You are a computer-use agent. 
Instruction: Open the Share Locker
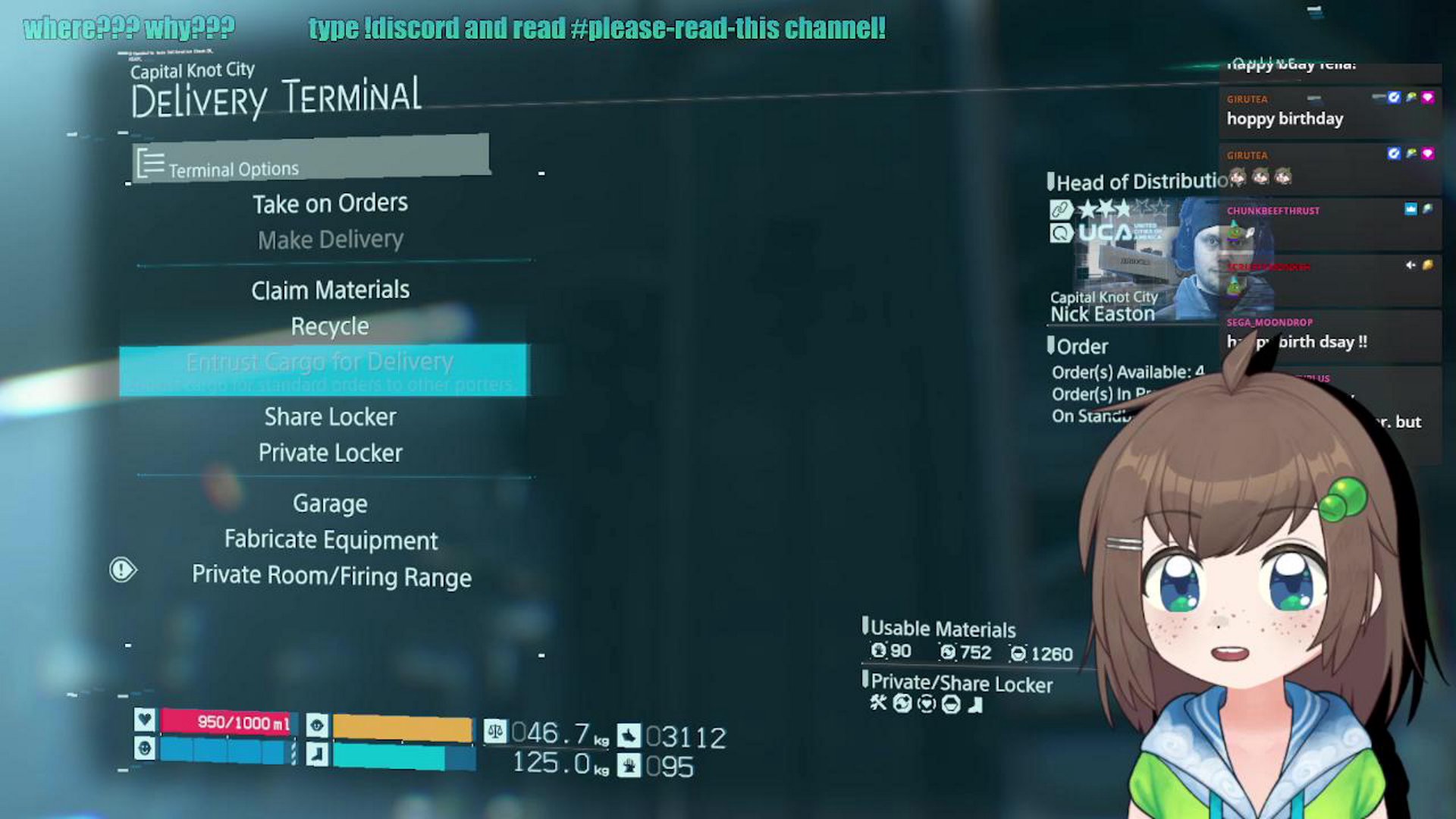coord(330,416)
